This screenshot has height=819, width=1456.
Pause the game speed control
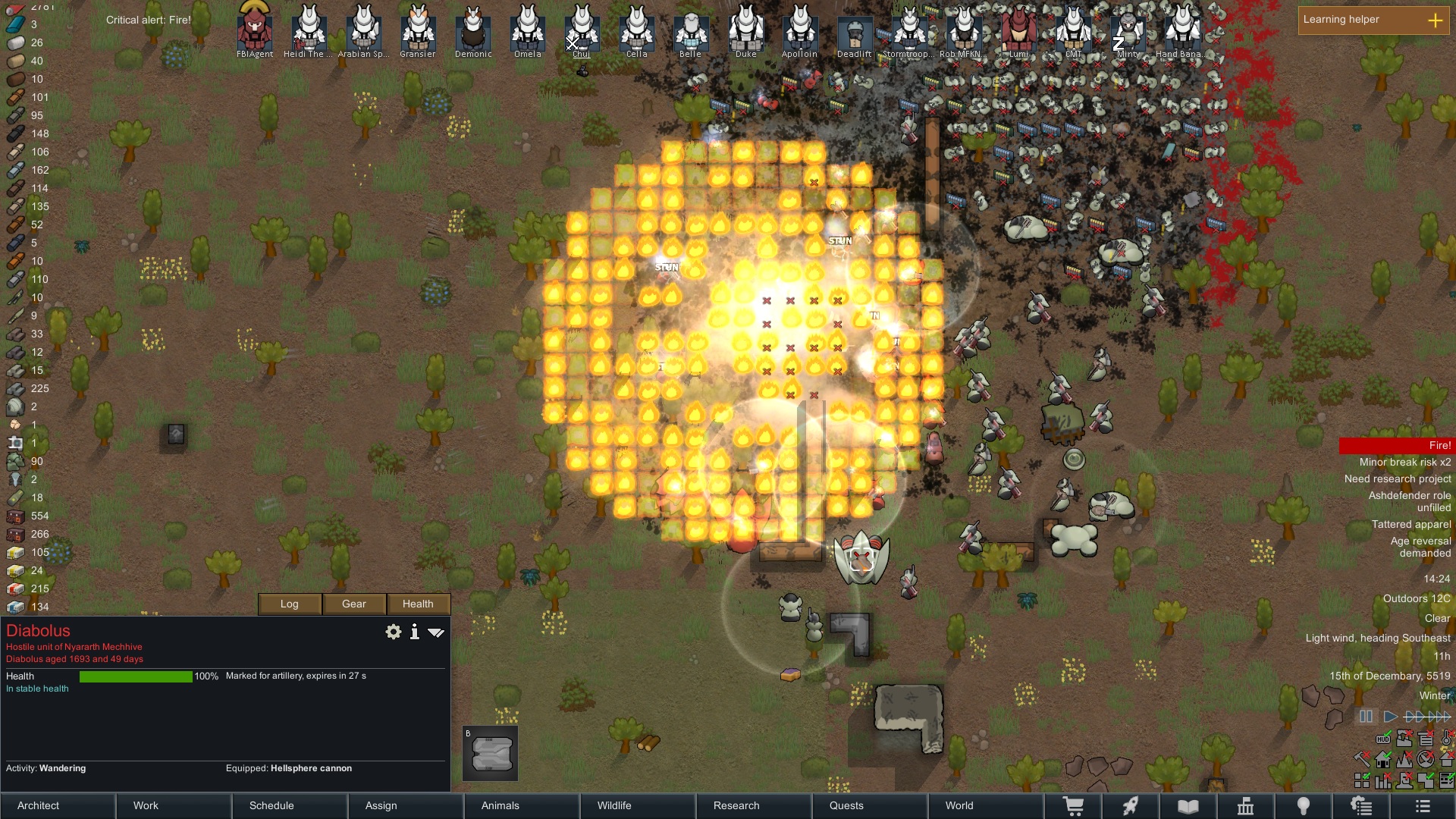coord(1366,716)
